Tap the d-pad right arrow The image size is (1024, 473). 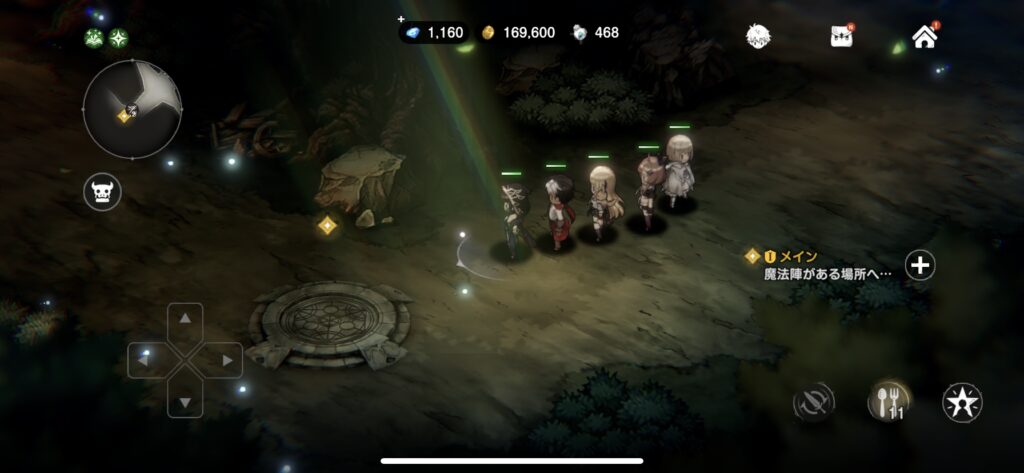pos(226,360)
